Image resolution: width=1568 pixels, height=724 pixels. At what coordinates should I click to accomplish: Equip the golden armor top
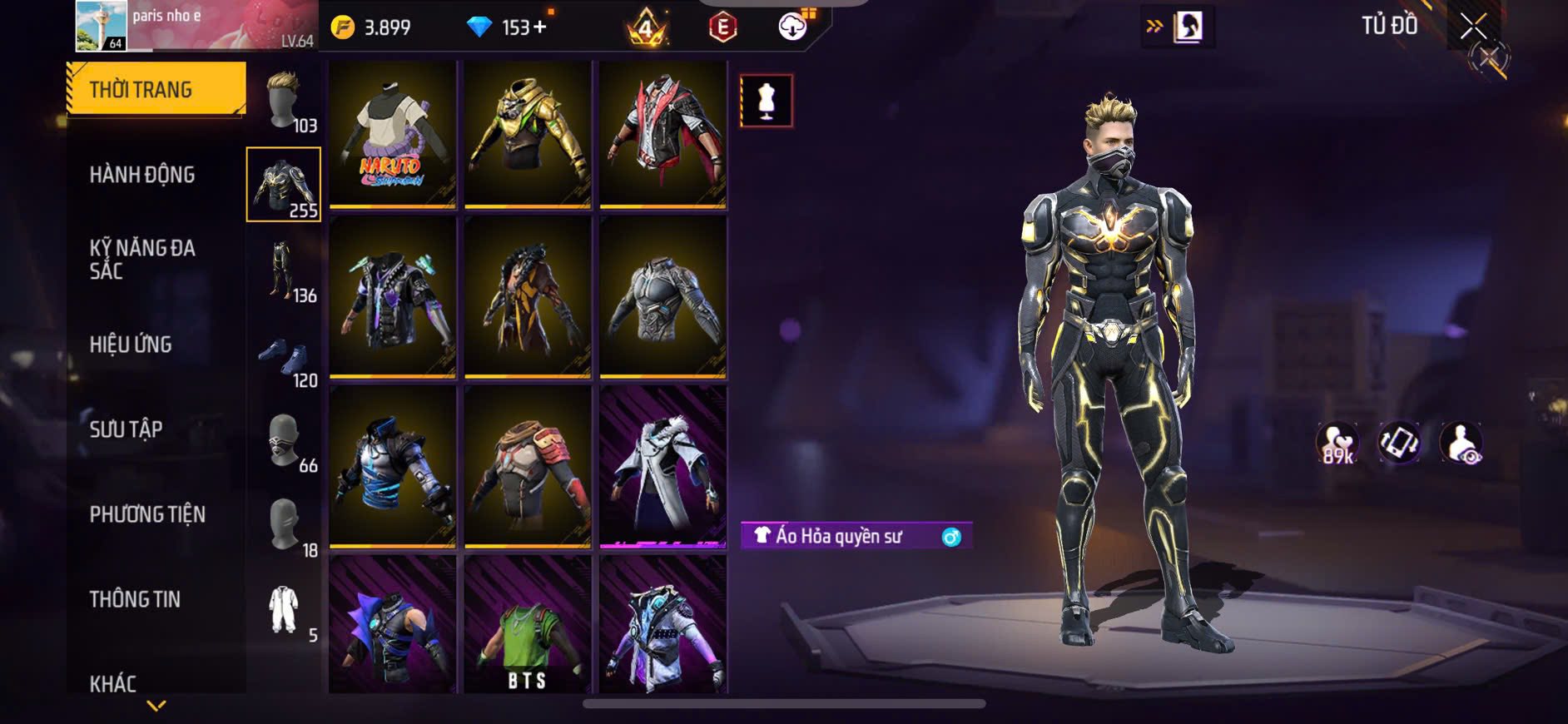[x=528, y=134]
